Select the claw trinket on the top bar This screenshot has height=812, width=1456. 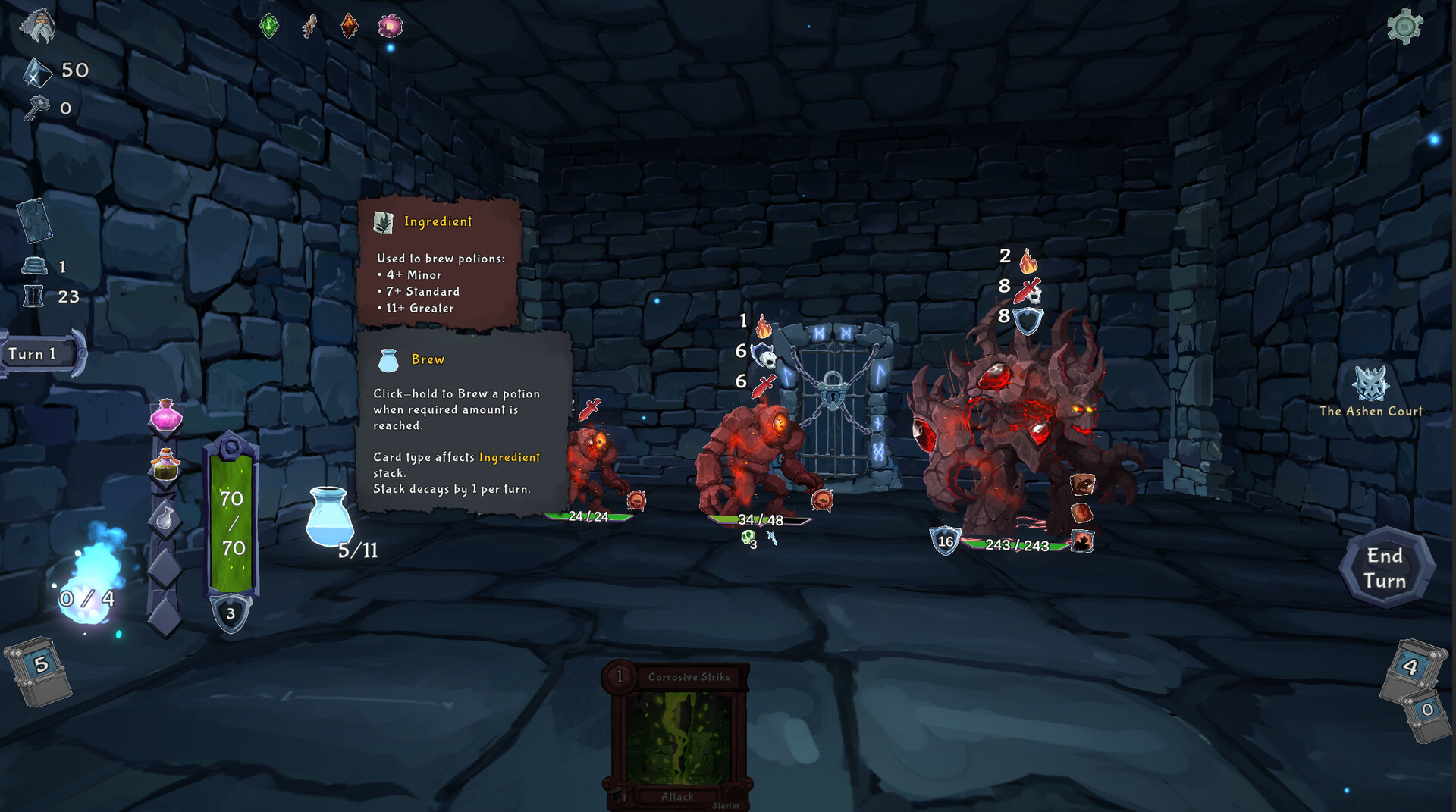pos(309,25)
